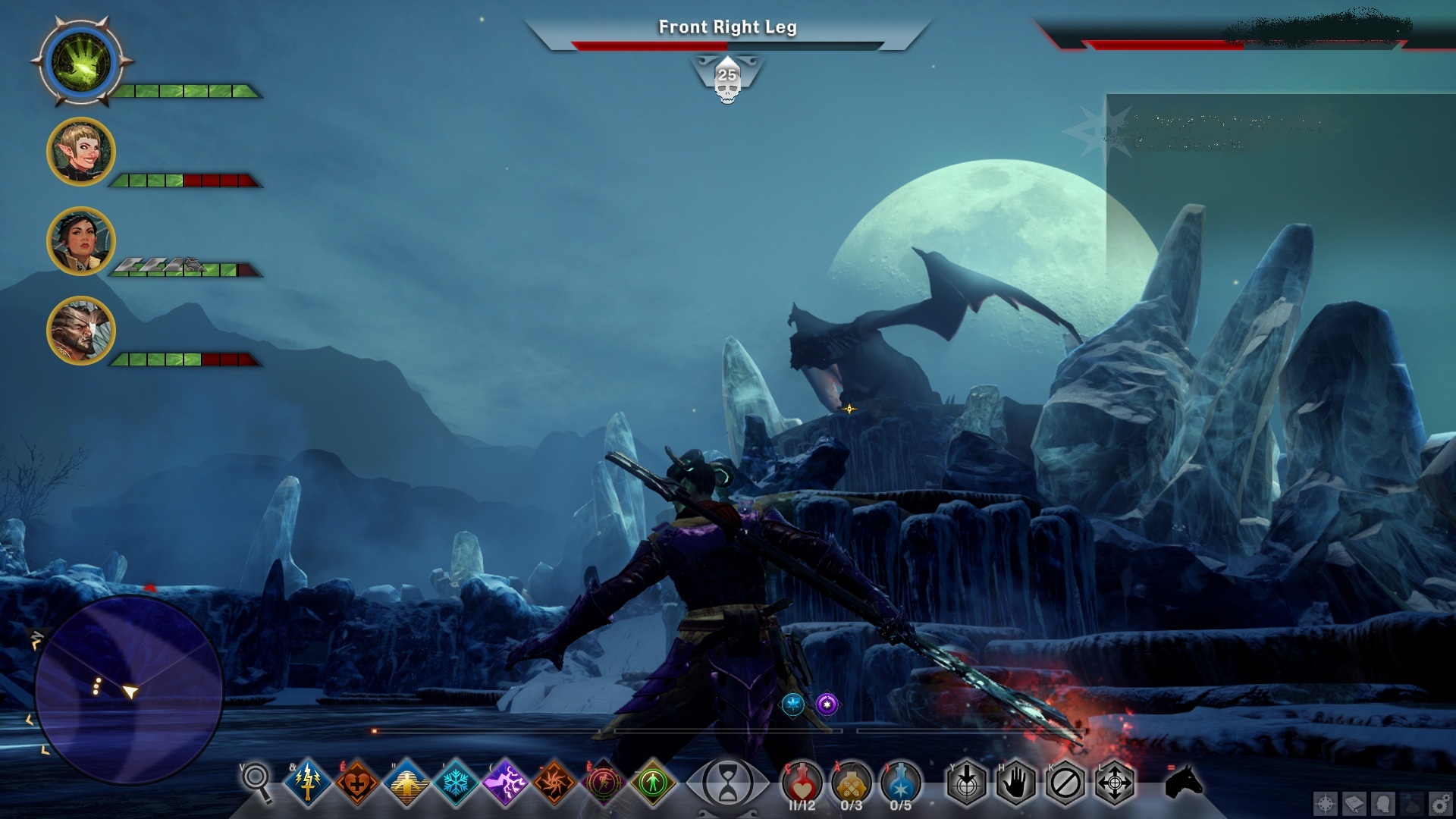Cast the purple chain lightning spell
Viewport: 1456px width, 819px height.
[x=505, y=782]
